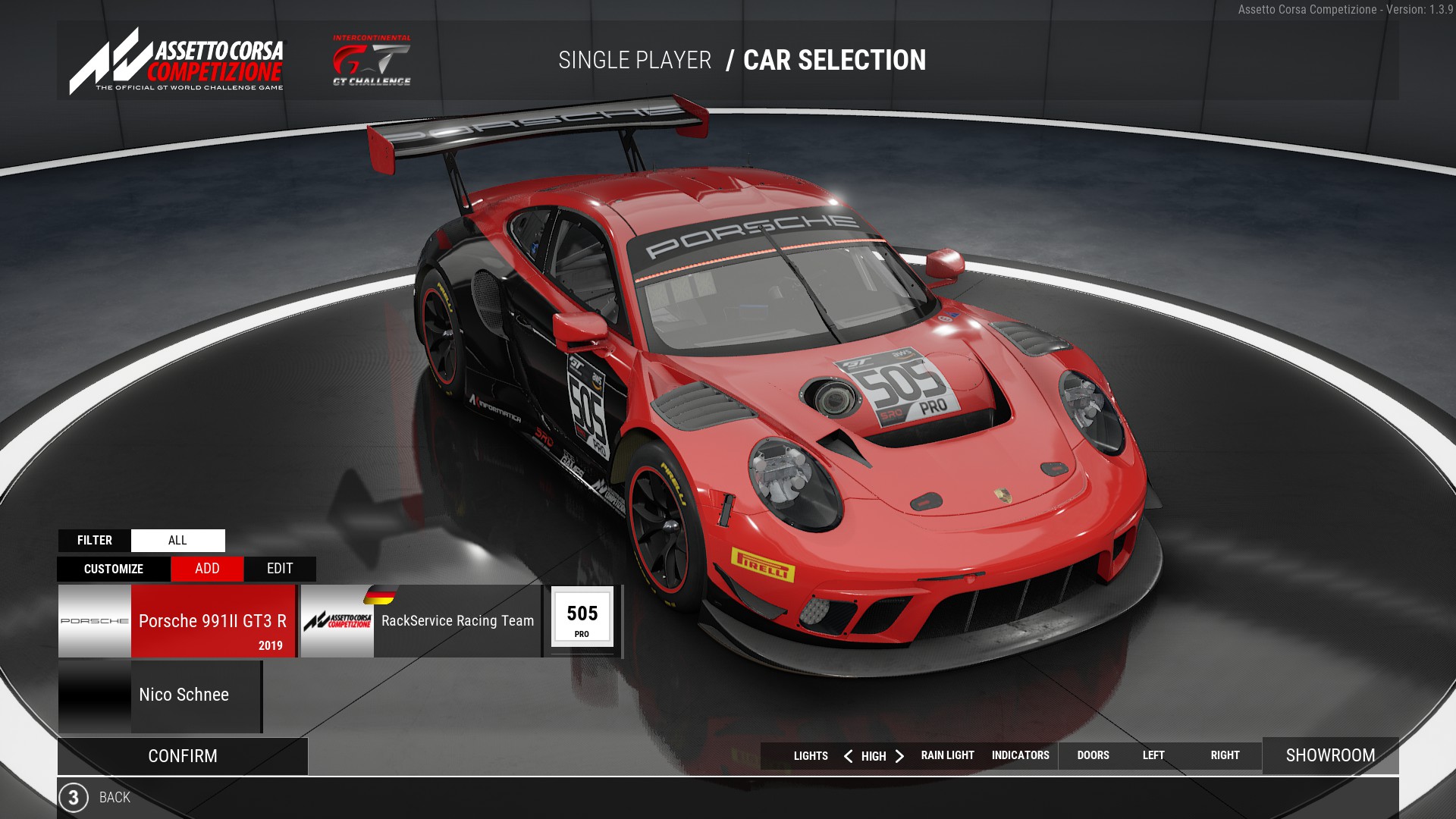Screen dimensions: 1456x819
Task: Decrease the lights level with left arrow
Action: click(x=848, y=756)
